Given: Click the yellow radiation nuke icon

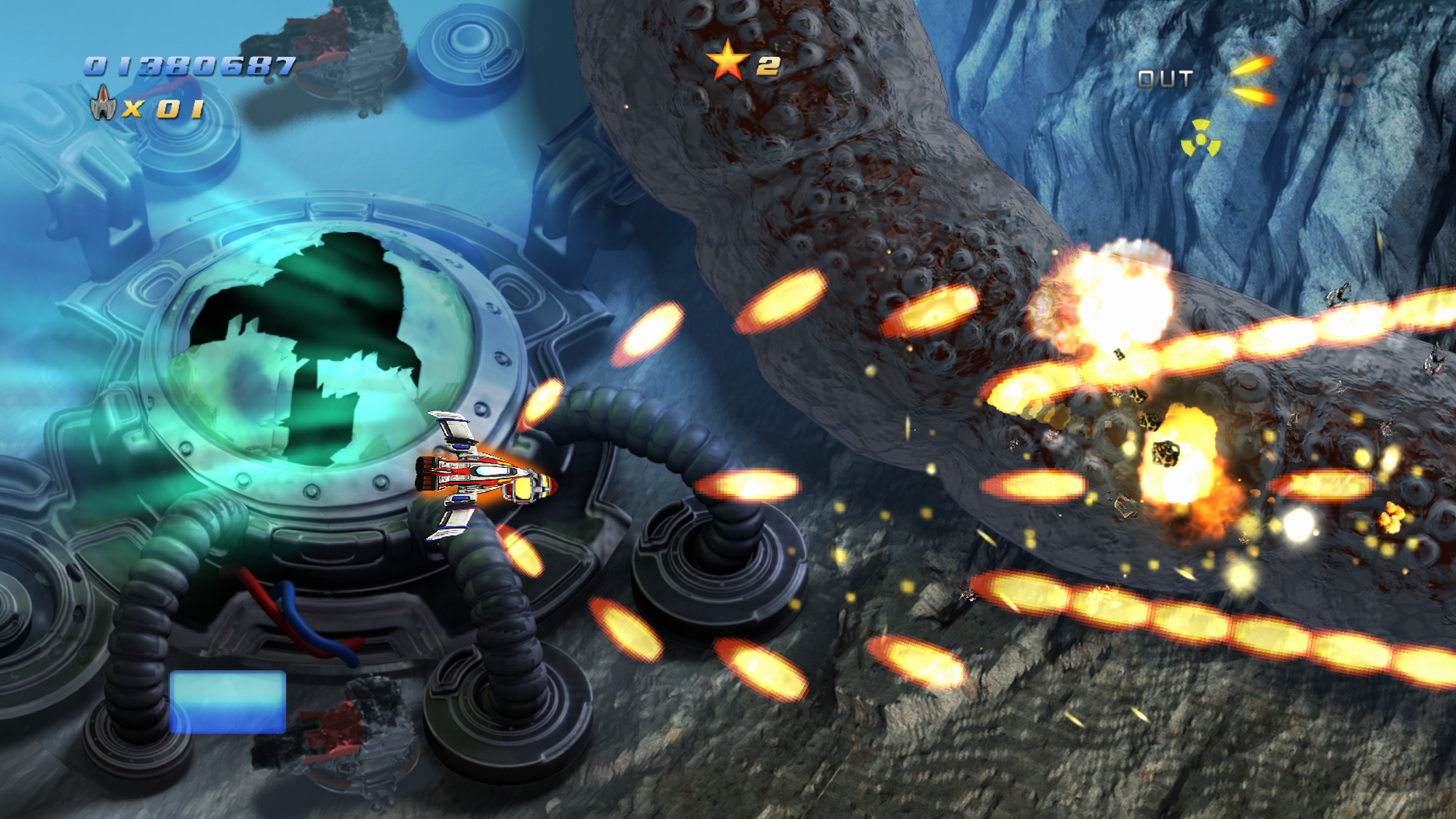Looking at the screenshot, I should (x=1200, y=138).
